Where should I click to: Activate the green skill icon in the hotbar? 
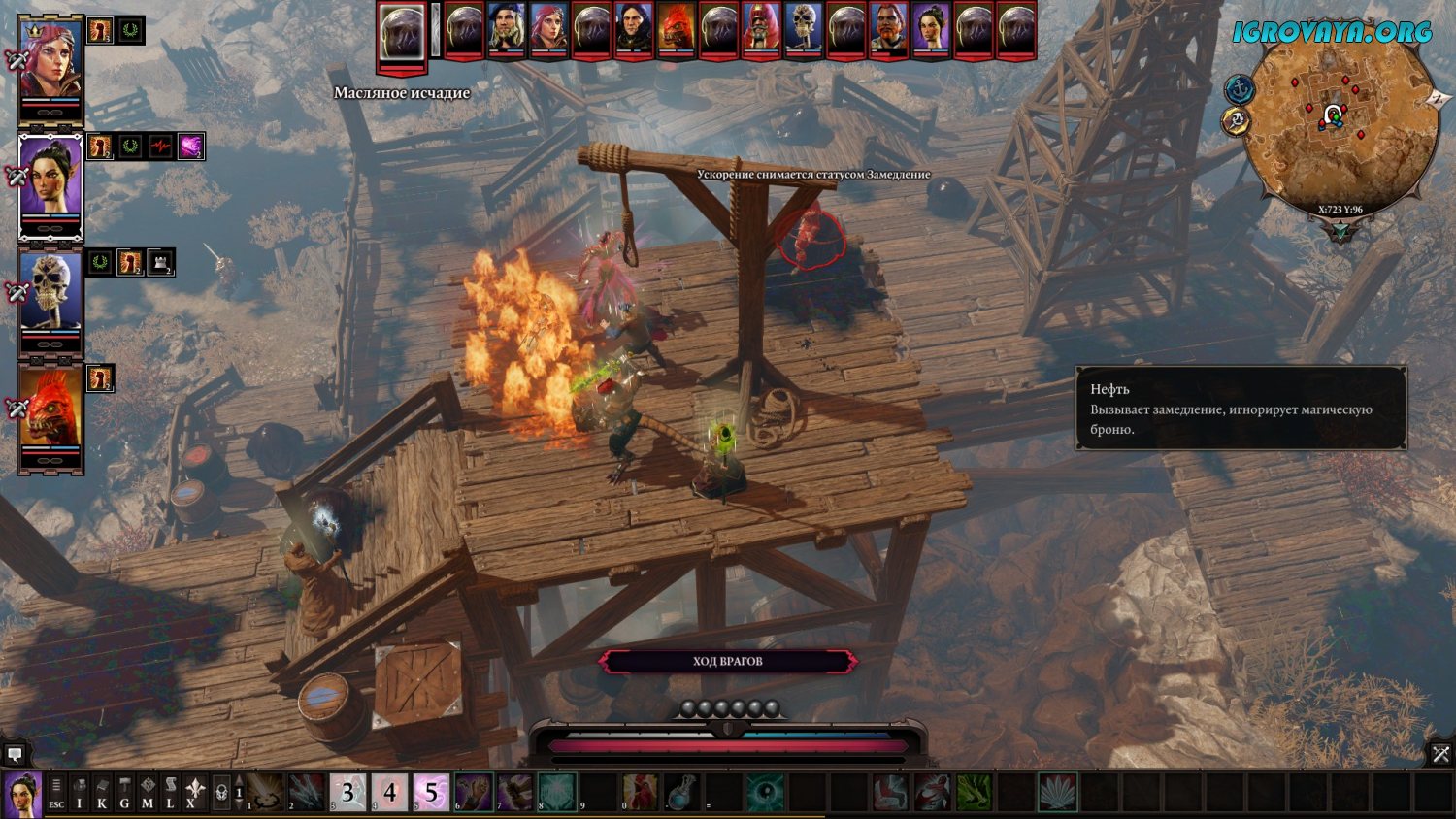(973, 793)
